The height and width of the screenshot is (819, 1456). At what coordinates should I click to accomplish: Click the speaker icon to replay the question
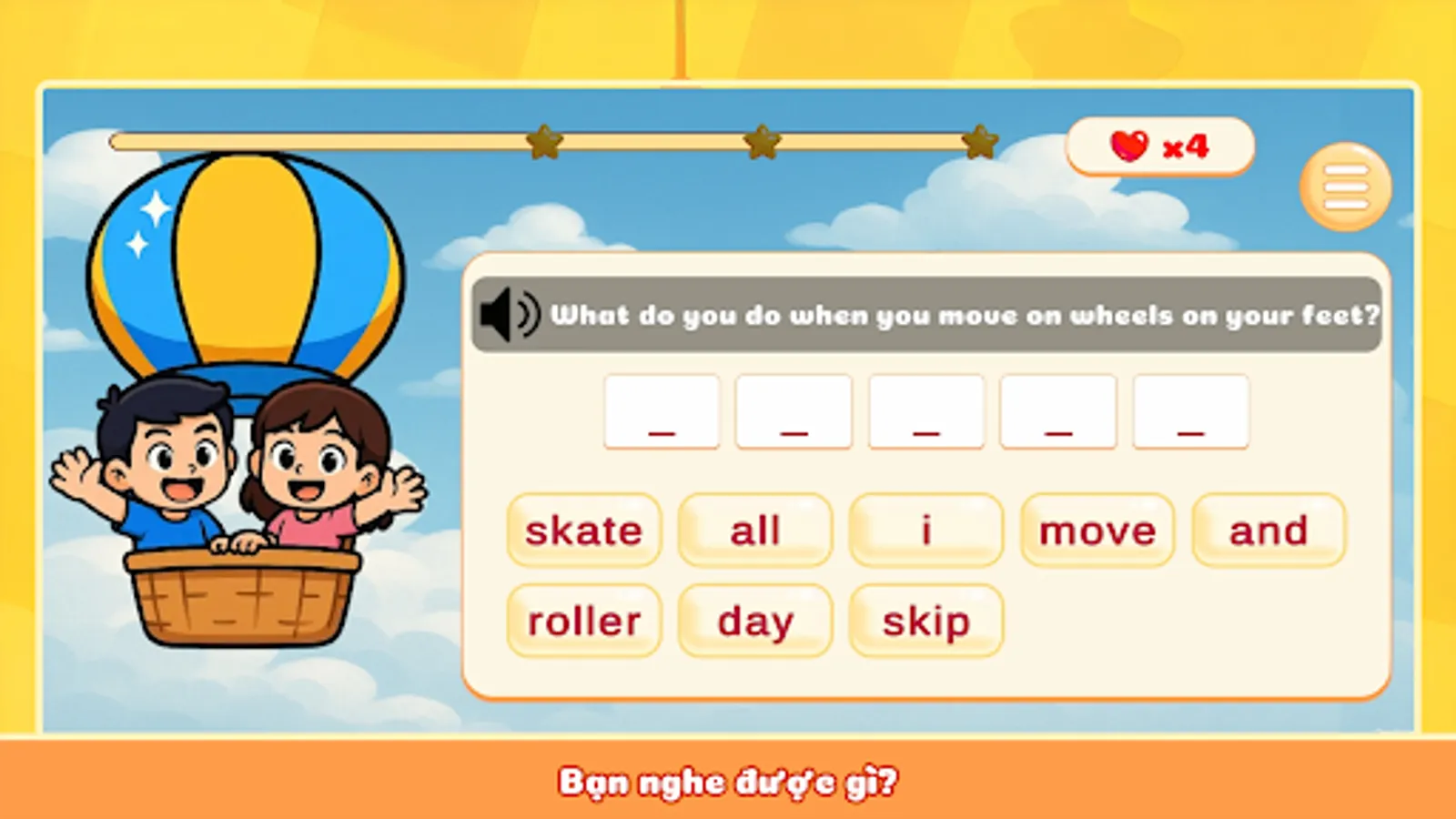[507, 314]
